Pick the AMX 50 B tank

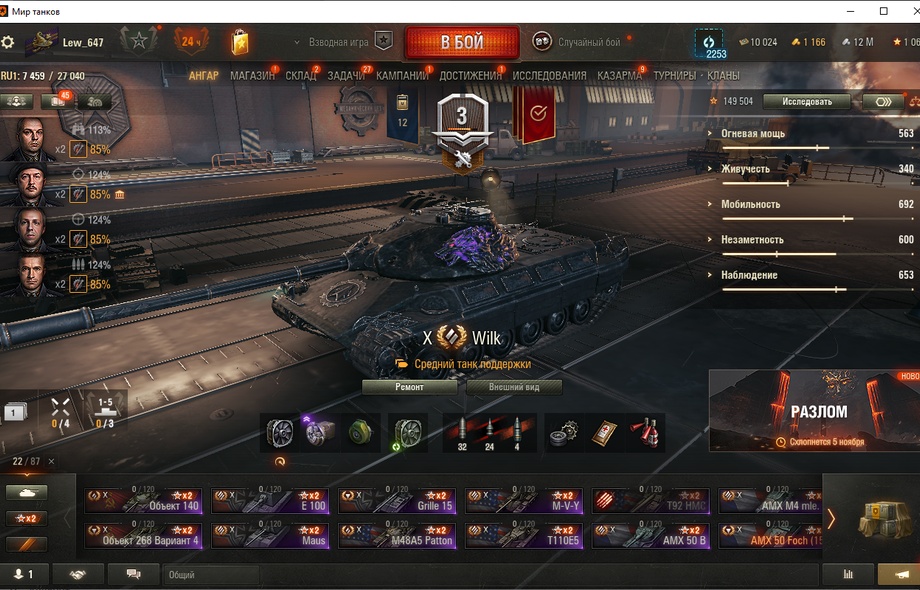click(651, 535)
